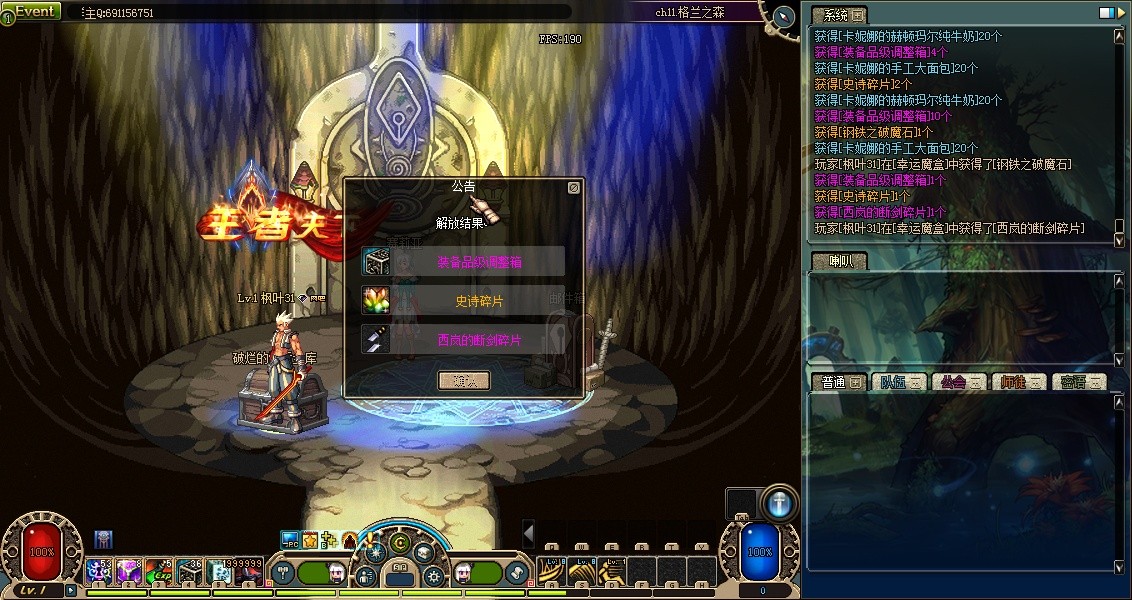1132x600 pixels.
Task: Switch to the 系统 chat tab
Action: click(x=838, y=15)
